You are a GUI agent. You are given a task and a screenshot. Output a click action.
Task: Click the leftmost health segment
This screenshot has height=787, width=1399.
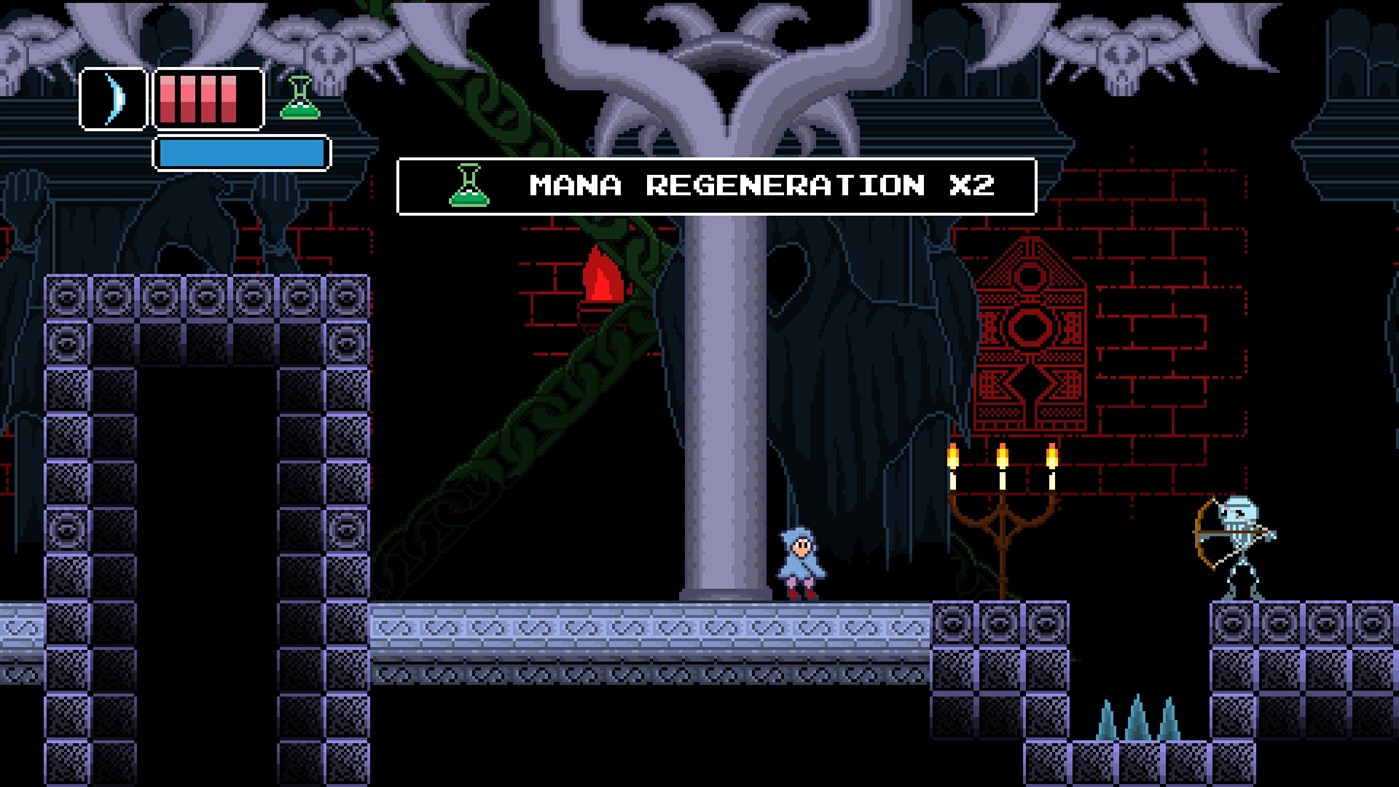[167, 100]
